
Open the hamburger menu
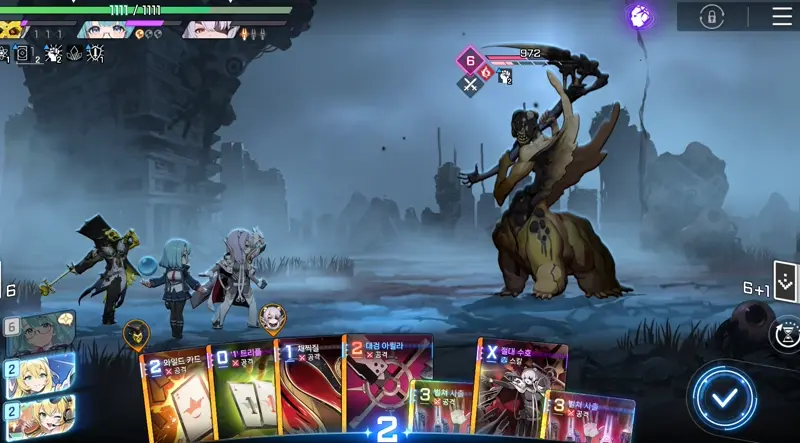pos(781,16)
